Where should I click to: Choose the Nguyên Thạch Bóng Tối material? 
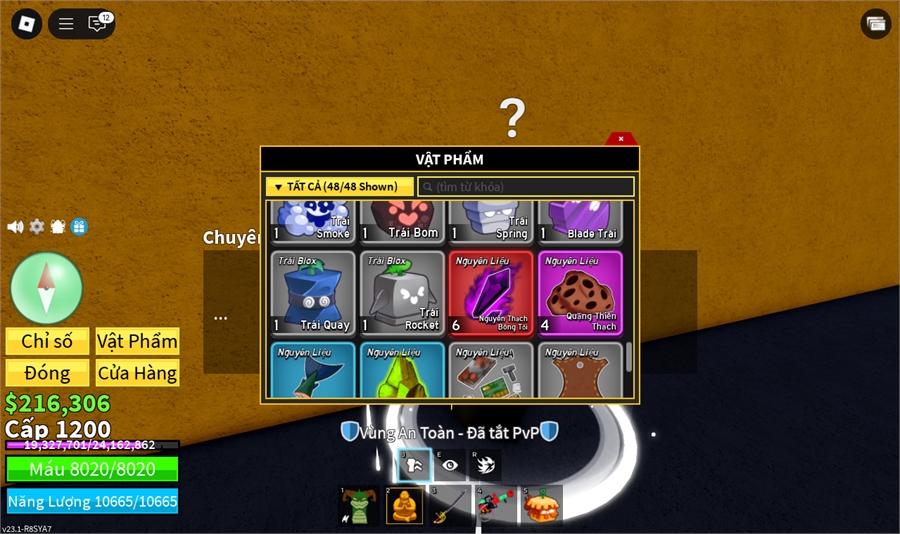point(491,292)
